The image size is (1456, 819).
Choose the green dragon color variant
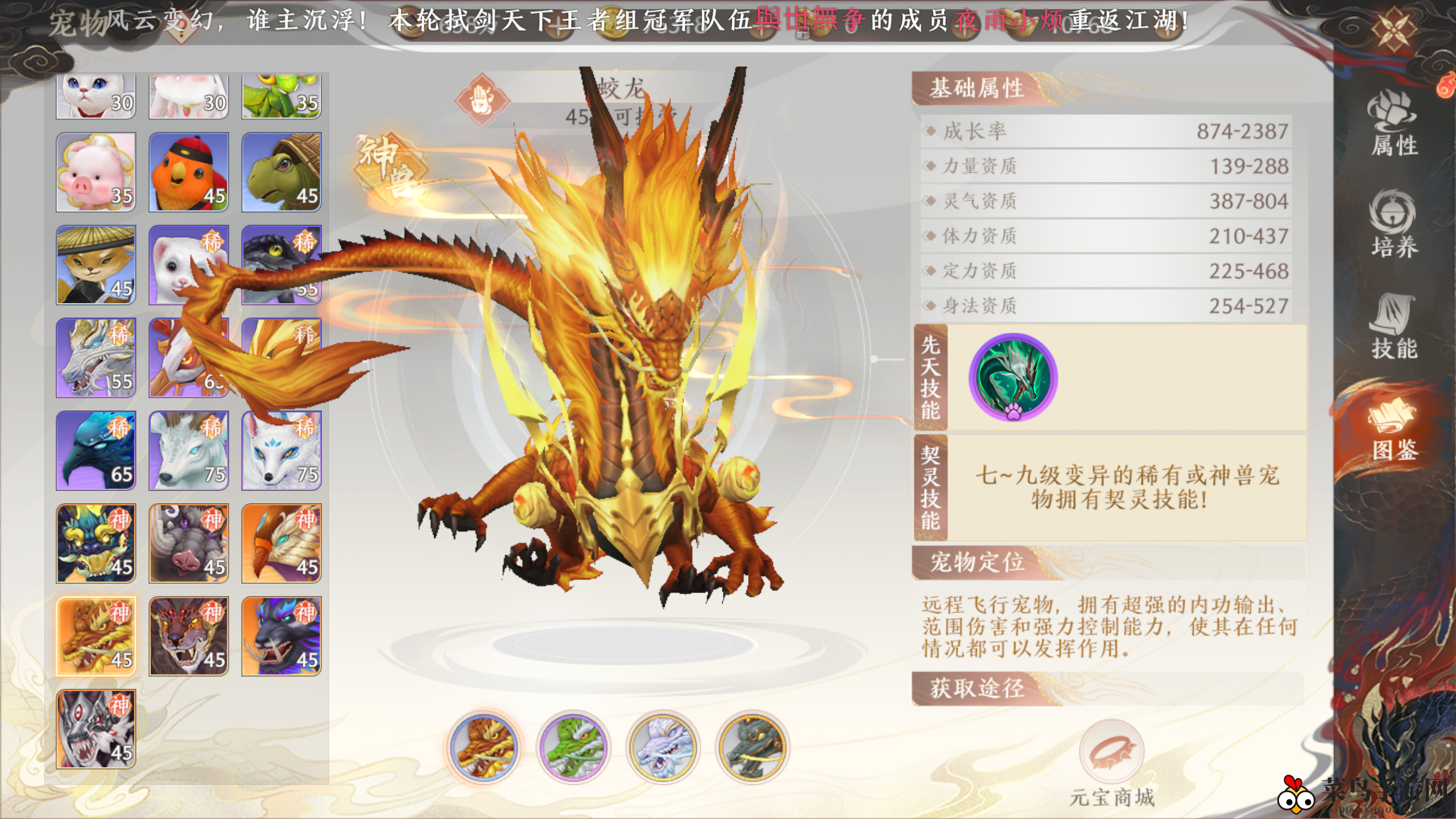pos(573,747)
